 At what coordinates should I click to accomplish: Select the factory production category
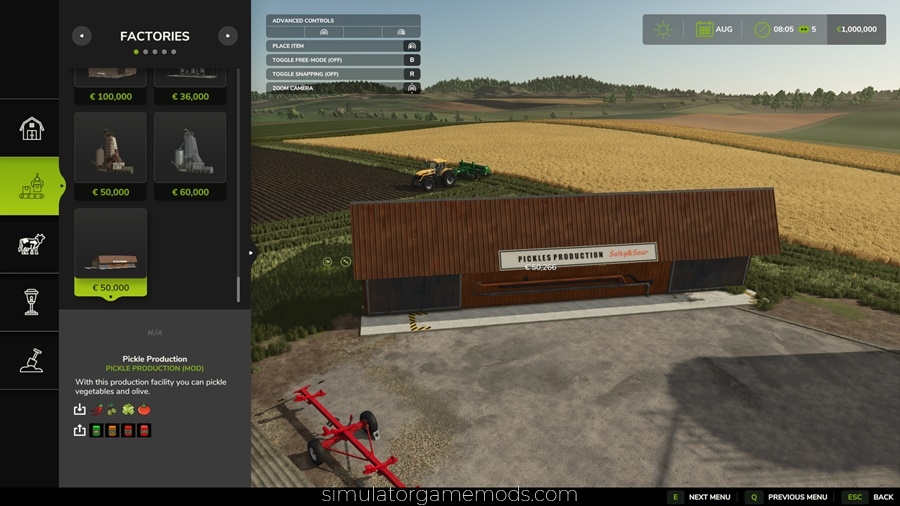click(x=31, y=186)
